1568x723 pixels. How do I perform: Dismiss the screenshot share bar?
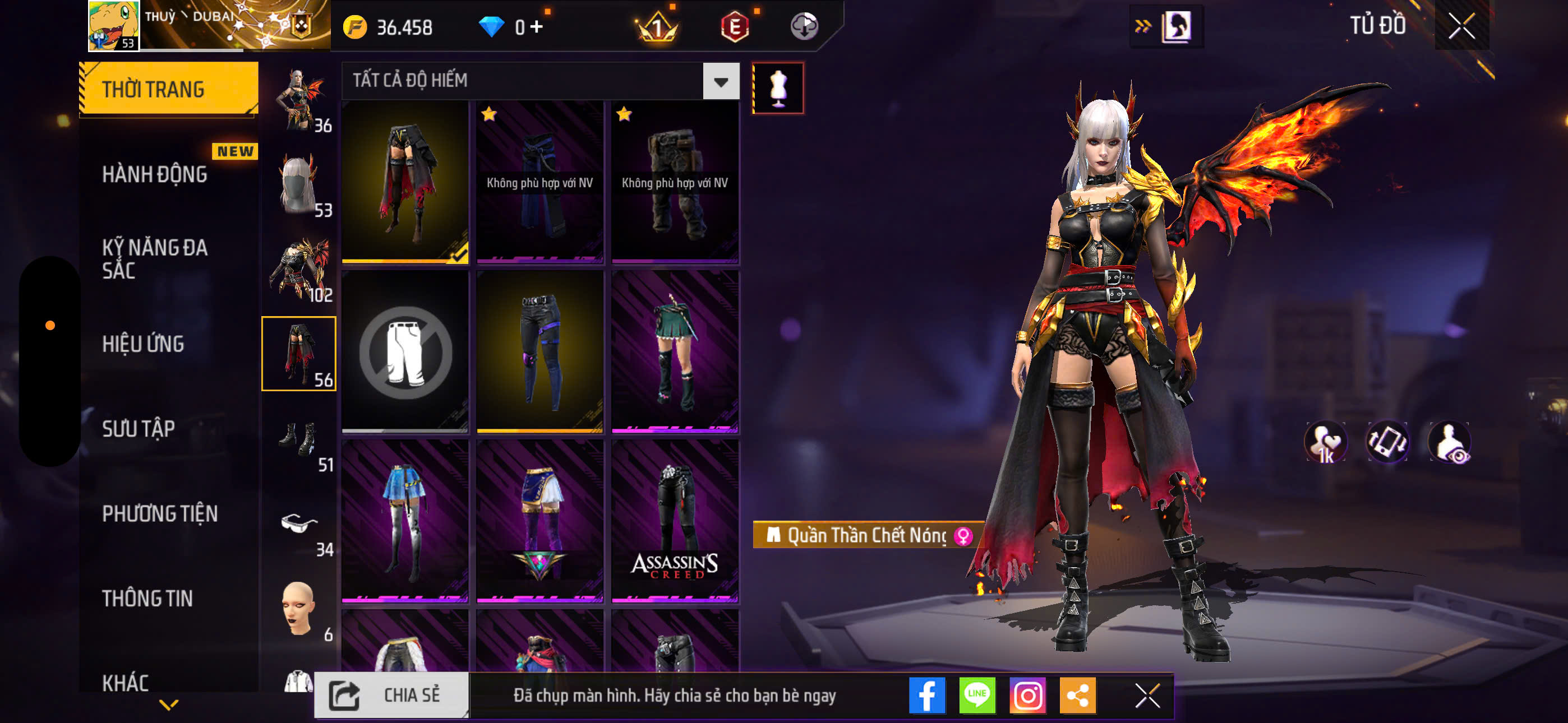click(1147, 695)
